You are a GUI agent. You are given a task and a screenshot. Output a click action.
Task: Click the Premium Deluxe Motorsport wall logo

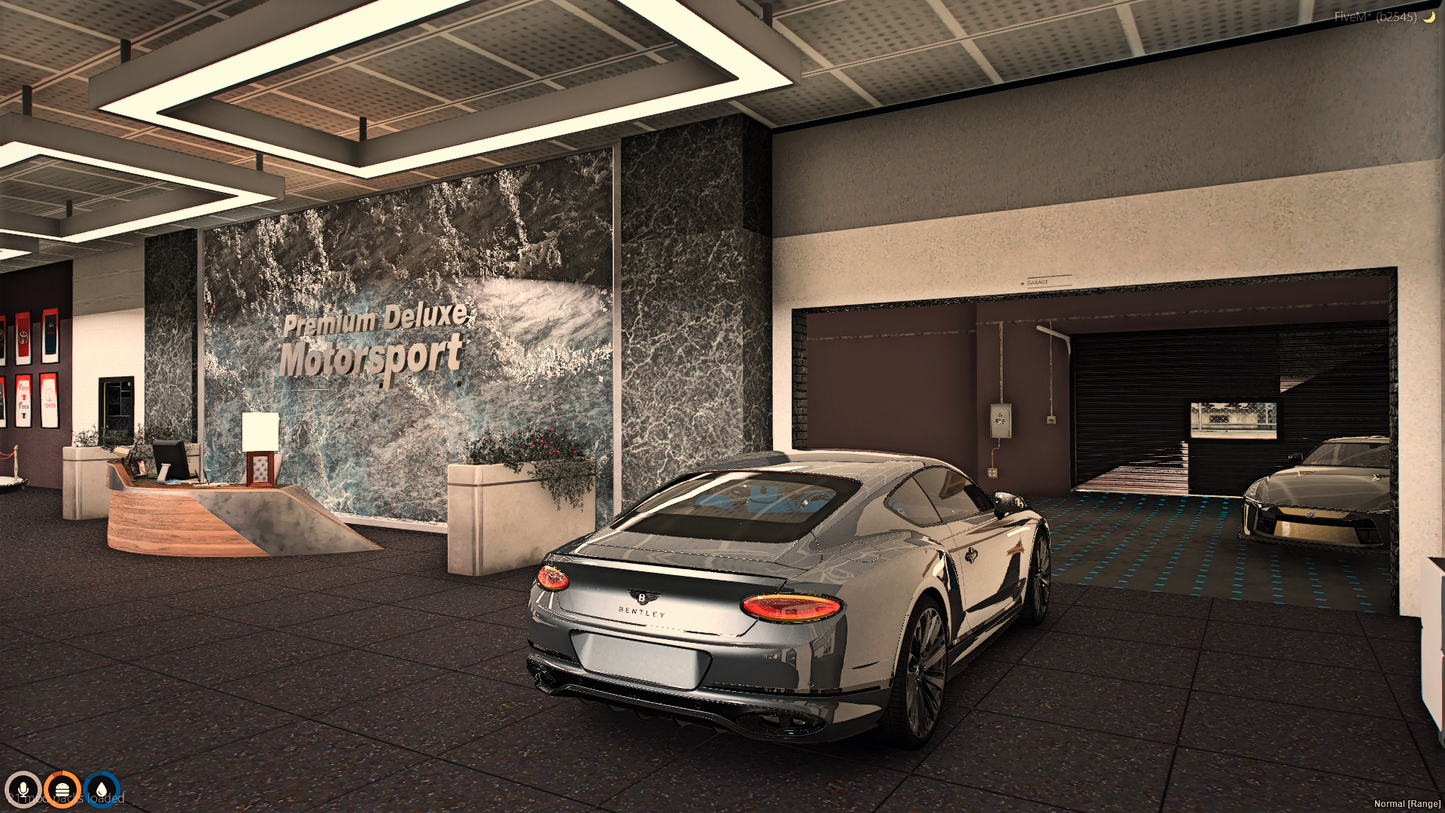coord(372,340)
